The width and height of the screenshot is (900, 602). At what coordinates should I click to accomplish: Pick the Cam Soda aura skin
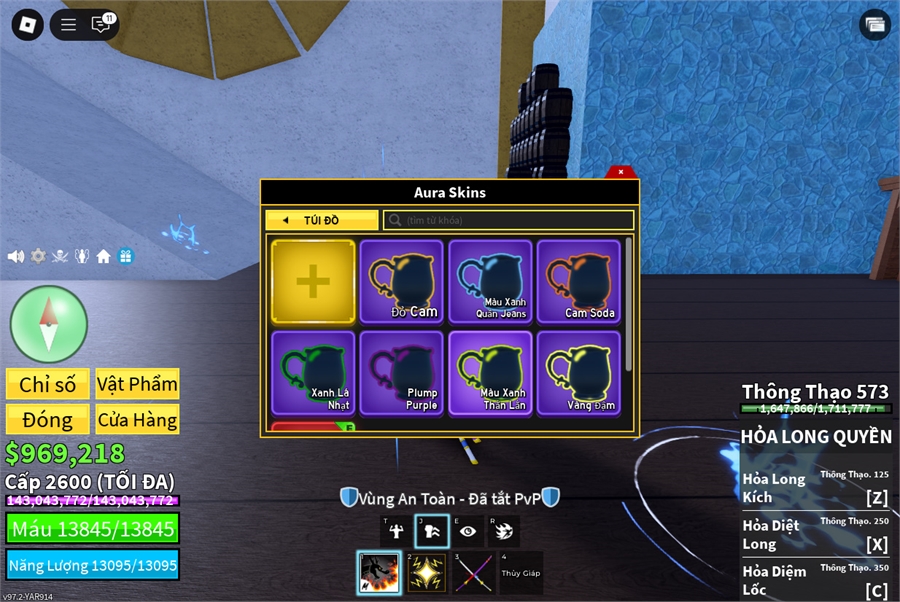[x=579, y=281]
